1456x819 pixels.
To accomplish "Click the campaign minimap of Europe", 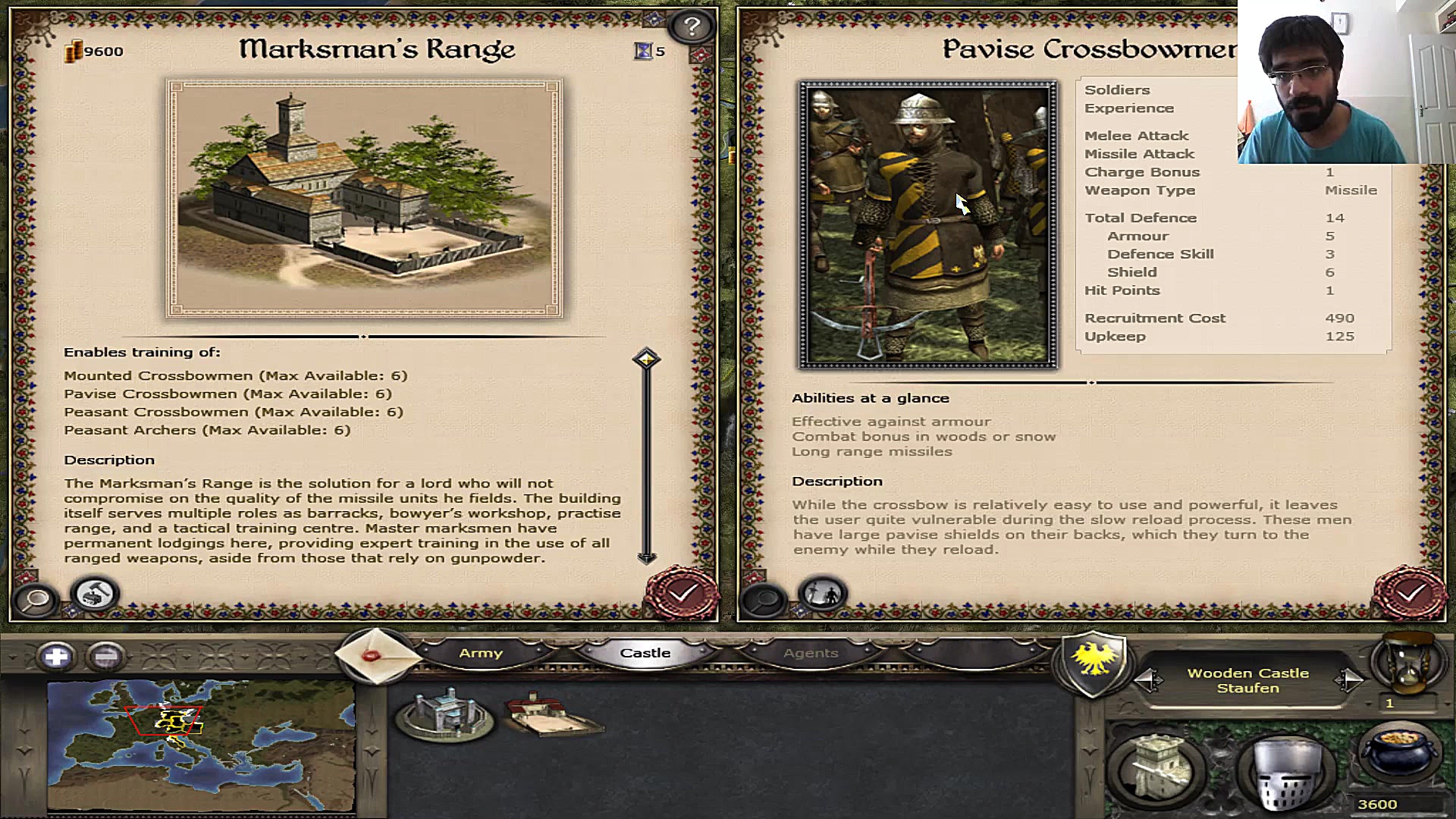I will (x=201, y=745).
